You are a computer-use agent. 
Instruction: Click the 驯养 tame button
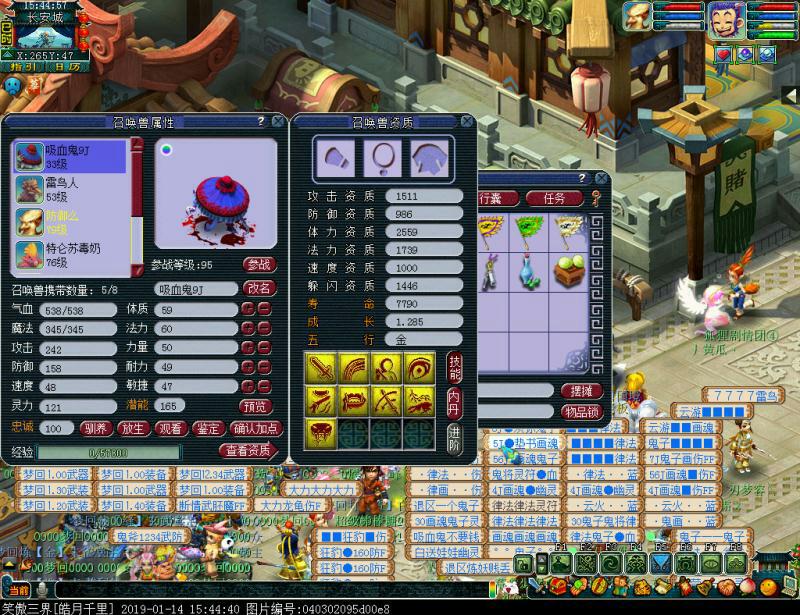coord(95,428)
